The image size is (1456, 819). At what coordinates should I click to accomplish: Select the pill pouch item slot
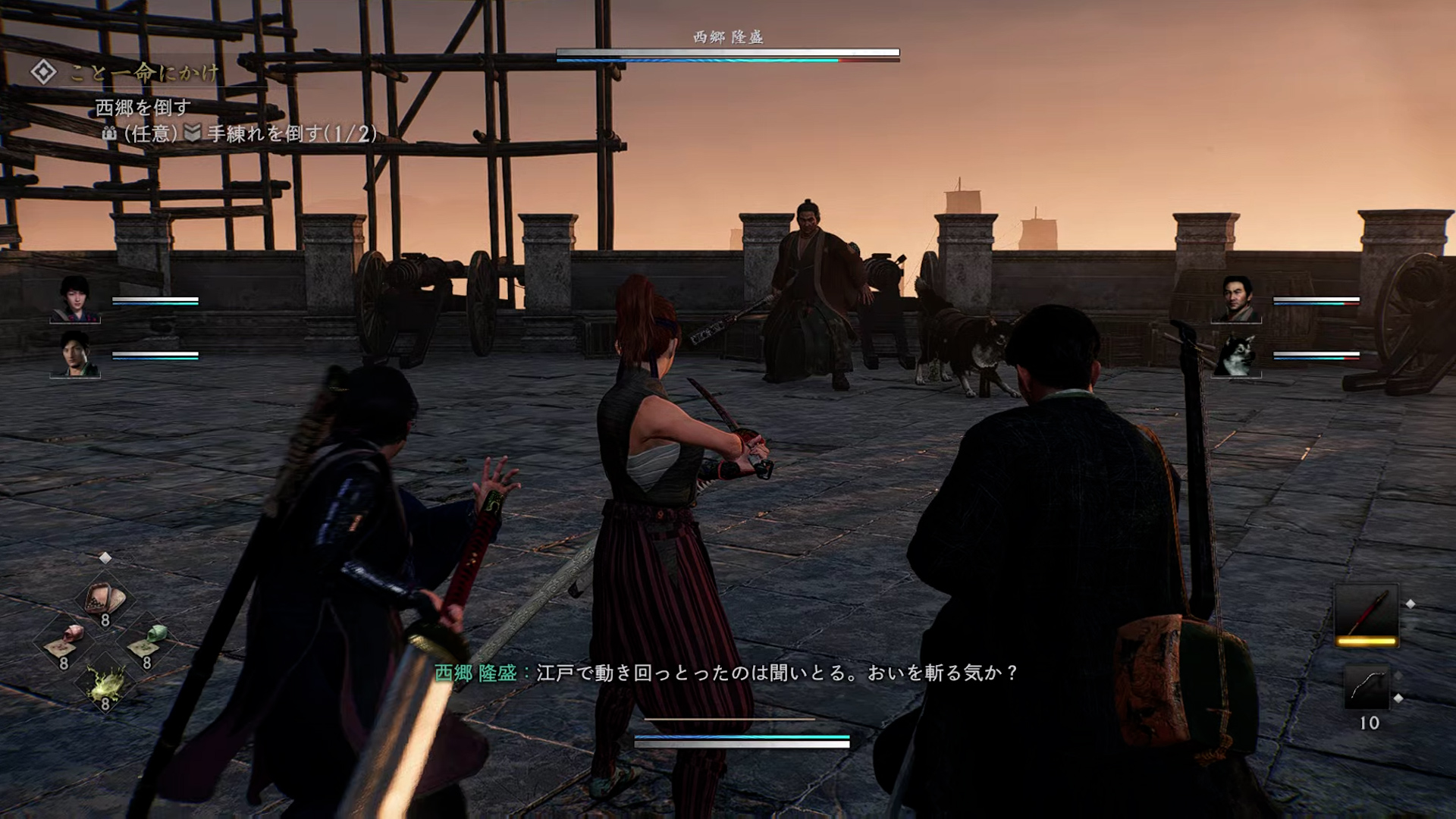coord(105,599)
